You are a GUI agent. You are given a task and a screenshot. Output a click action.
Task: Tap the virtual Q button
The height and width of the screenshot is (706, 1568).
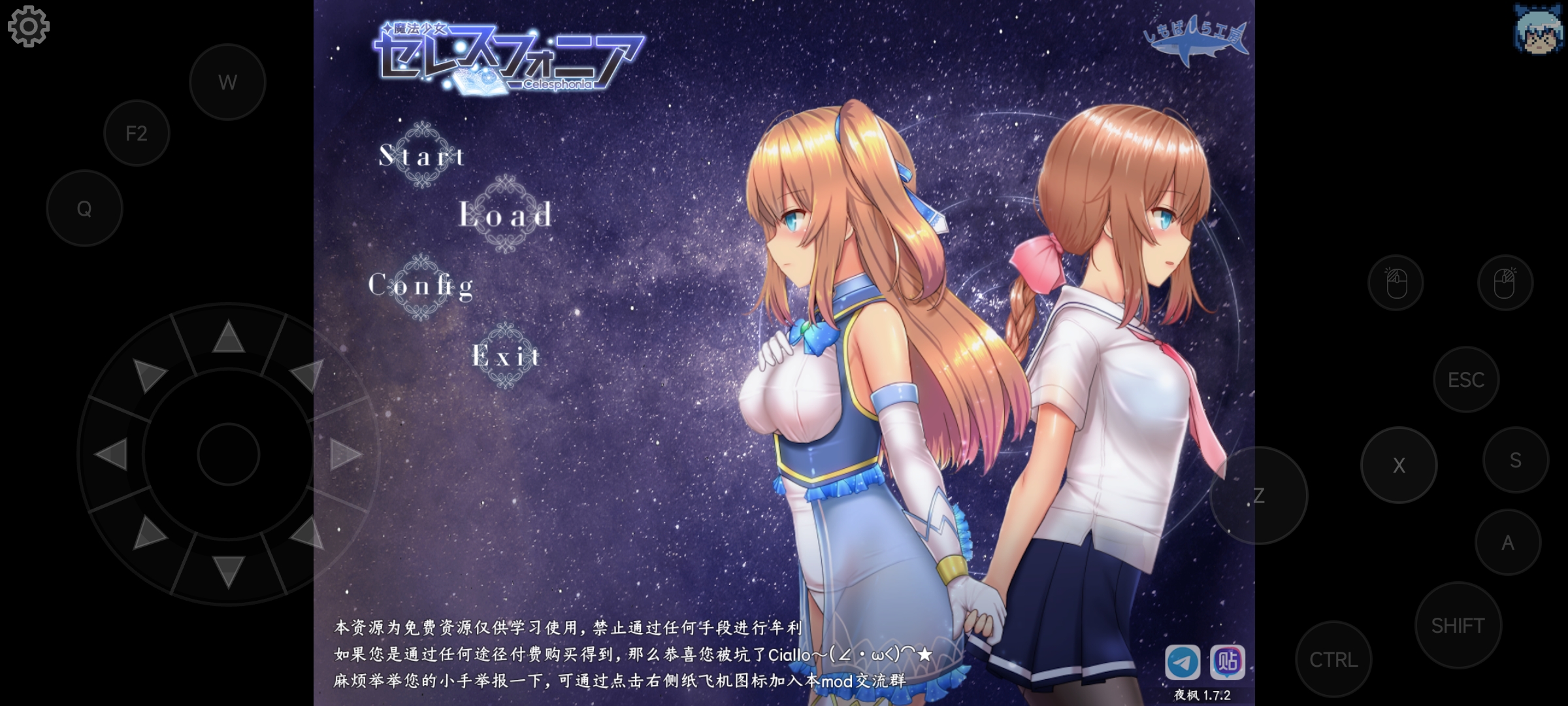tap(84, 209)
